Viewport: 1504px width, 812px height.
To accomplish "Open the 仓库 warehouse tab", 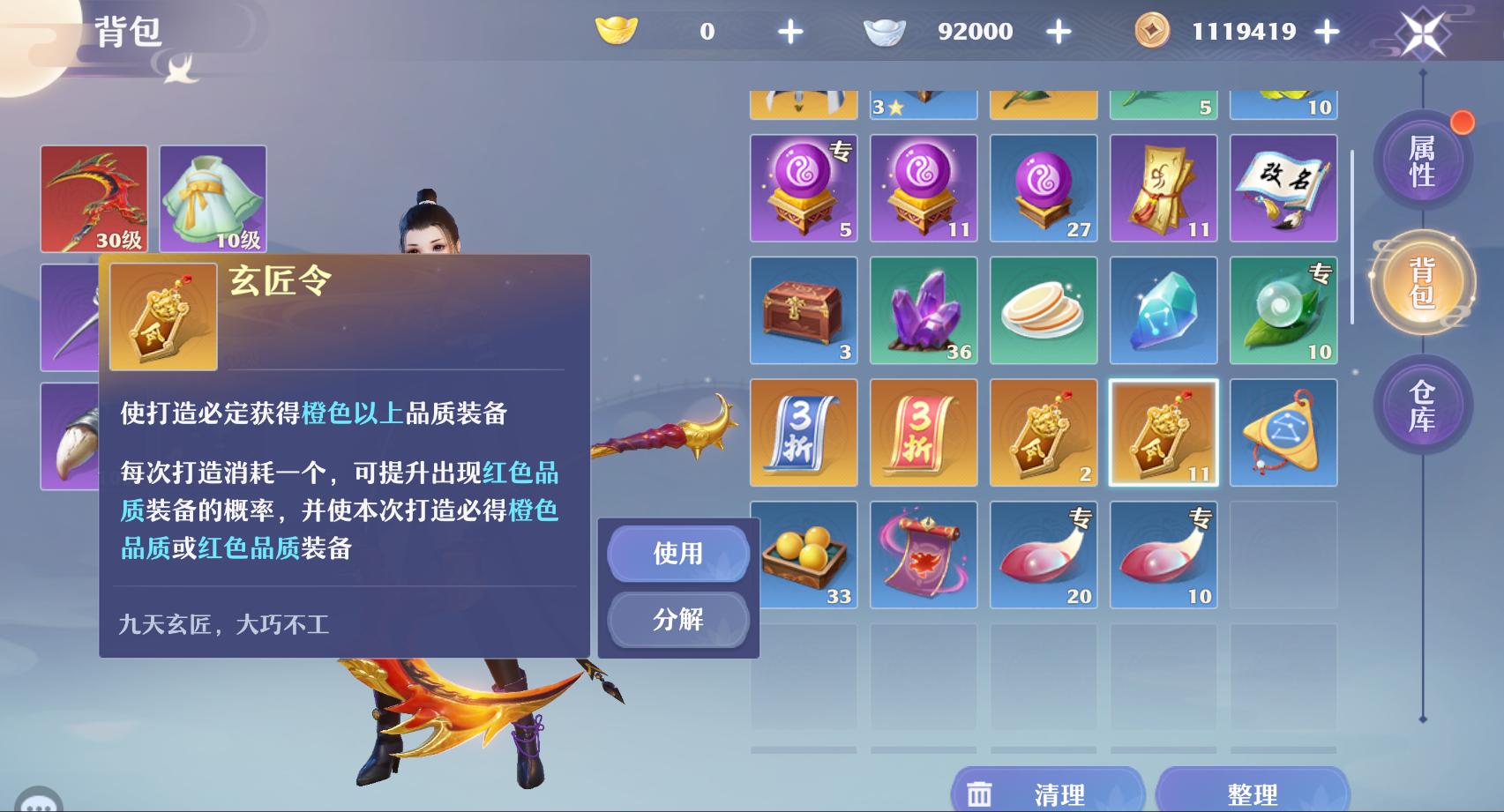I will tap(1423, 412).
